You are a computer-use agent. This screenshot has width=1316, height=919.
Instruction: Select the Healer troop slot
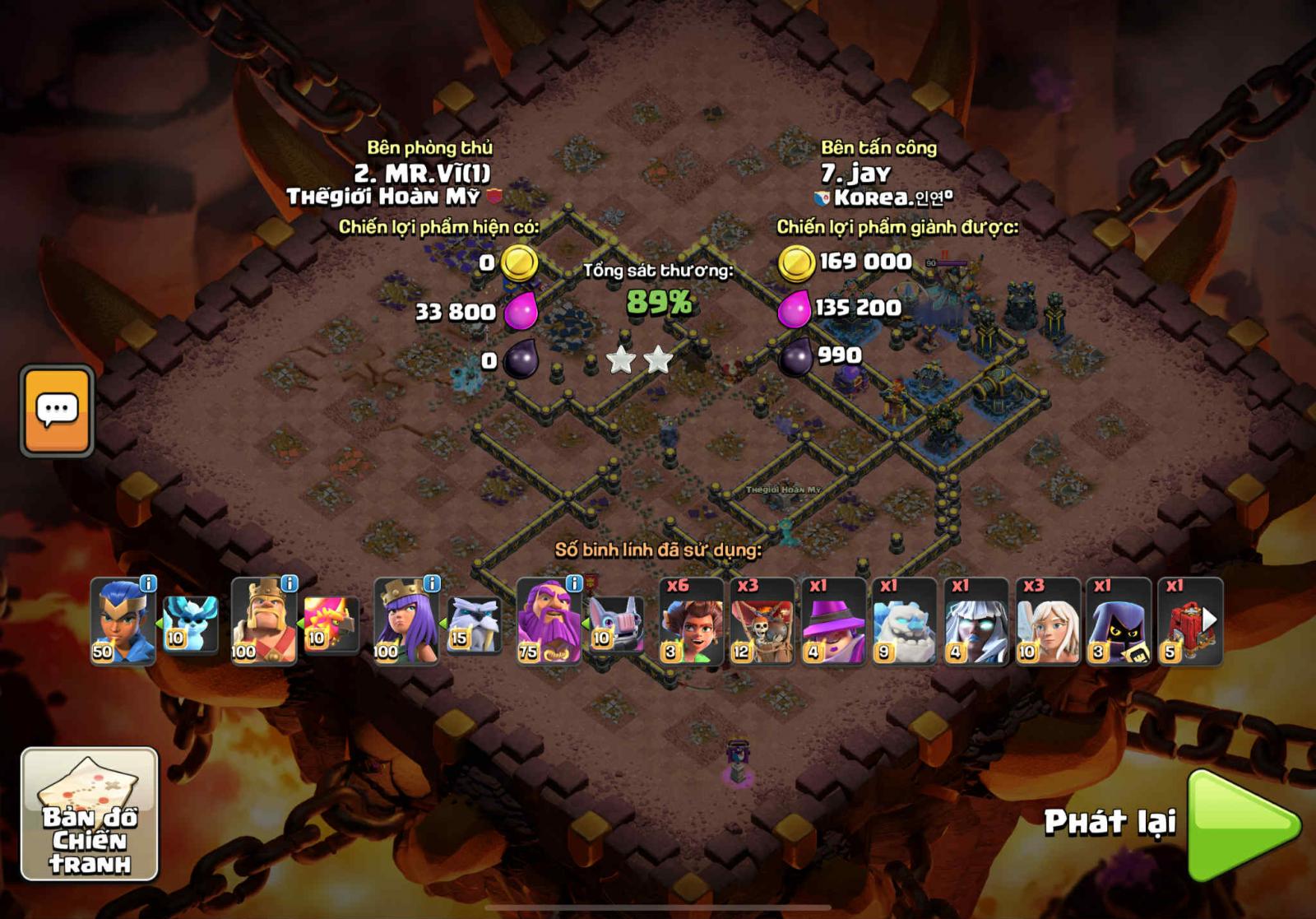pos(1048,621)
